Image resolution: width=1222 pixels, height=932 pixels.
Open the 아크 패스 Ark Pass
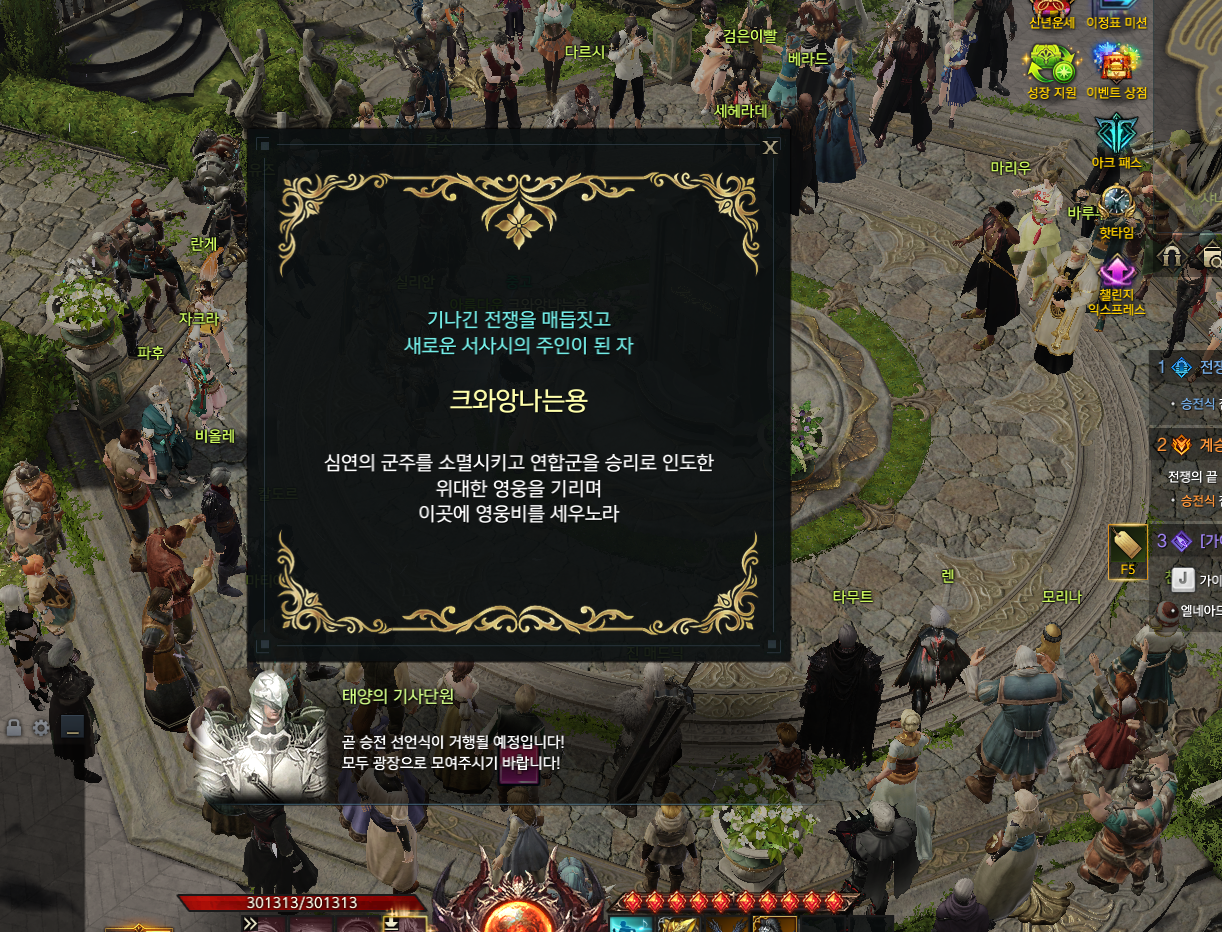pyautogui.click(x=1117, y=137)
